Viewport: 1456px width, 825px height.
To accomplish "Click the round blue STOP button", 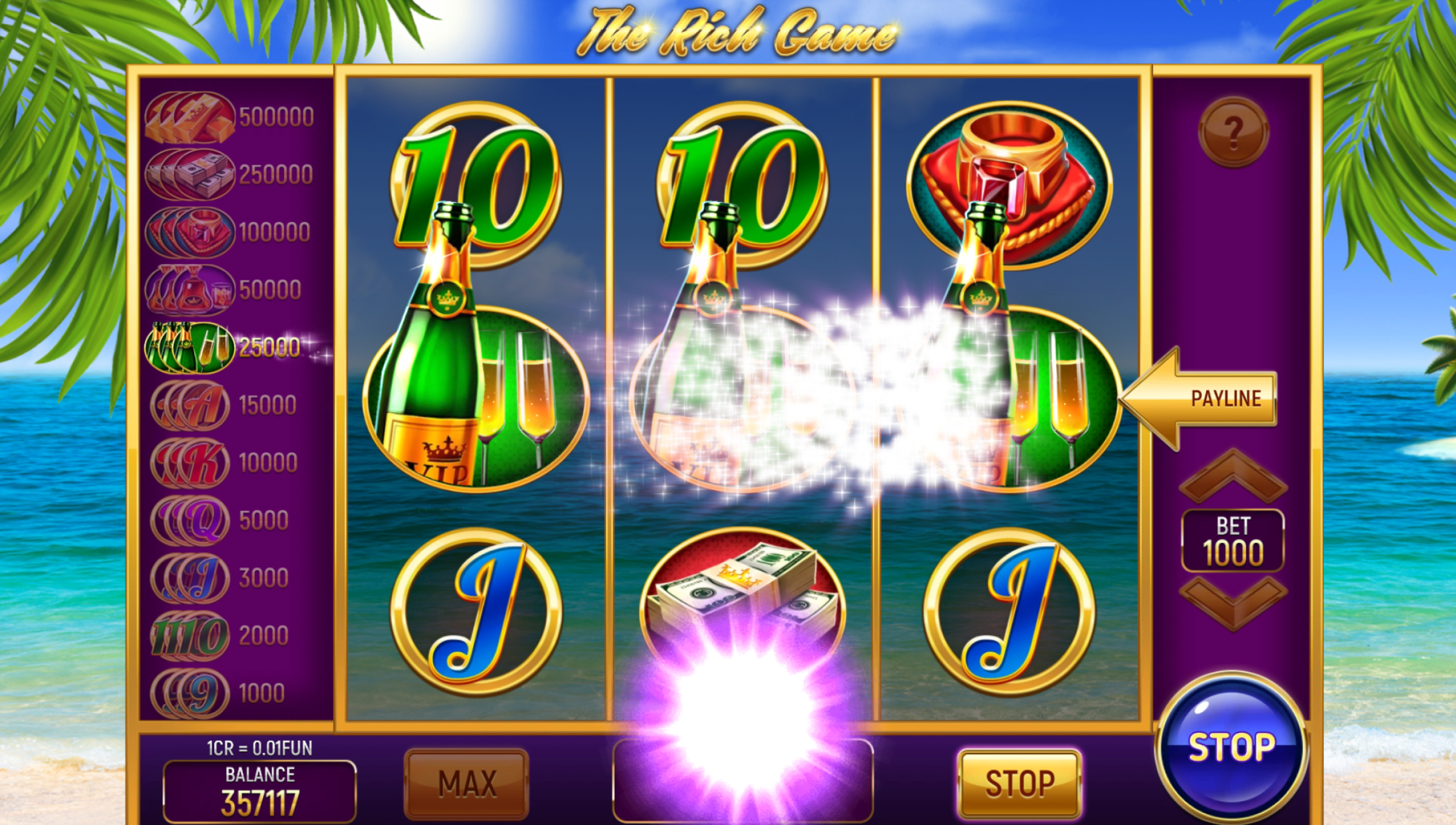I will point(1232,747).
